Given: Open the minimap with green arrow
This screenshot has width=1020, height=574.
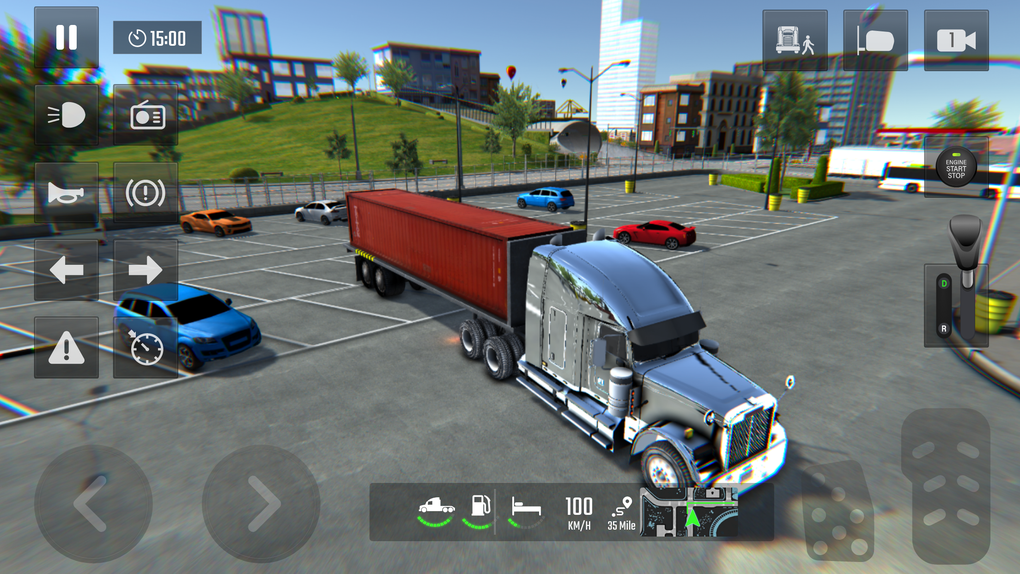Looking at the screenshot, I should 689,512.
